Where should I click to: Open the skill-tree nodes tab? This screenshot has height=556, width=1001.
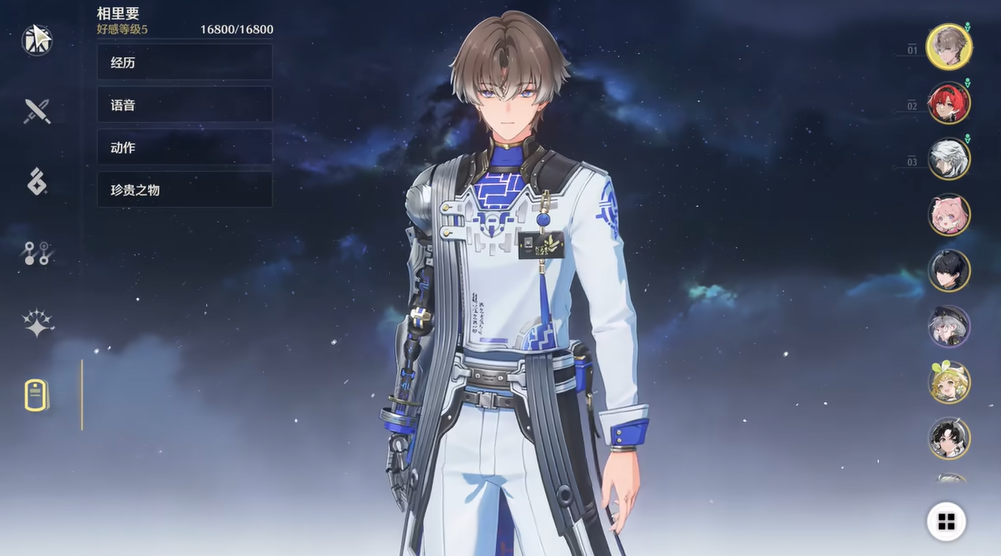37,254
